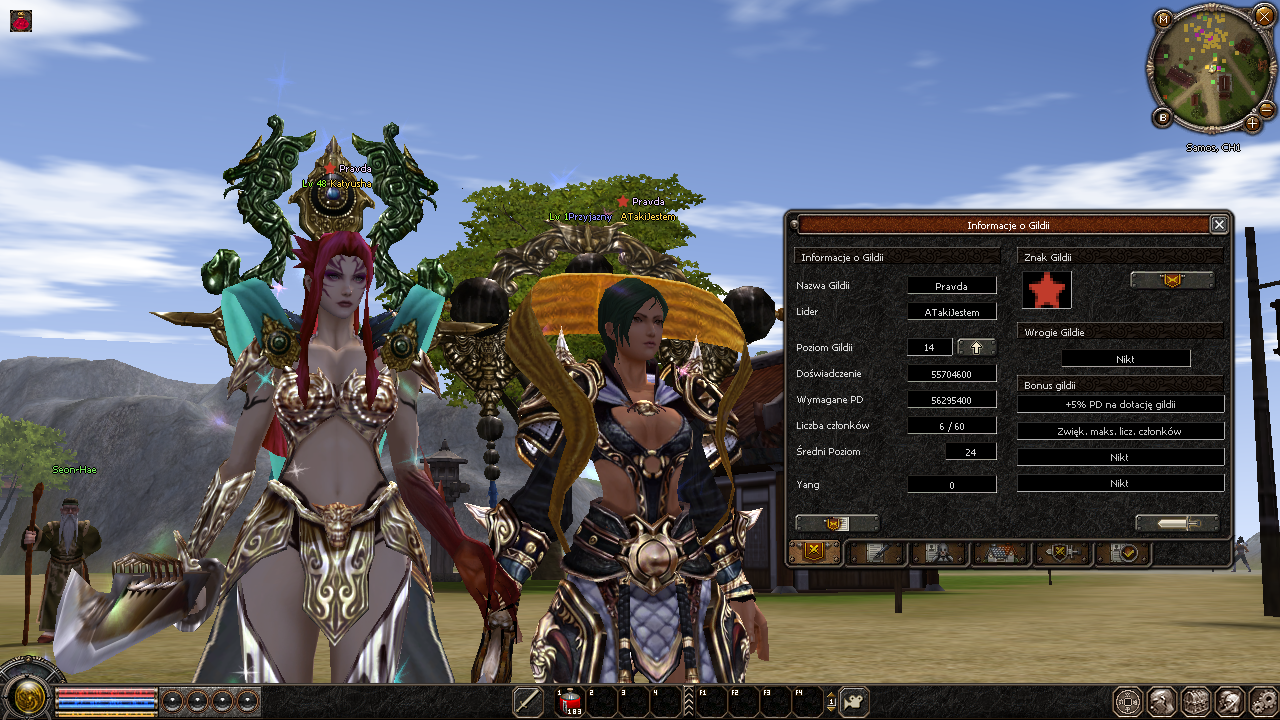1280x720 pixels.
Task: Close the Informacje o Gildii window
Action: [x=1218, y=225]
